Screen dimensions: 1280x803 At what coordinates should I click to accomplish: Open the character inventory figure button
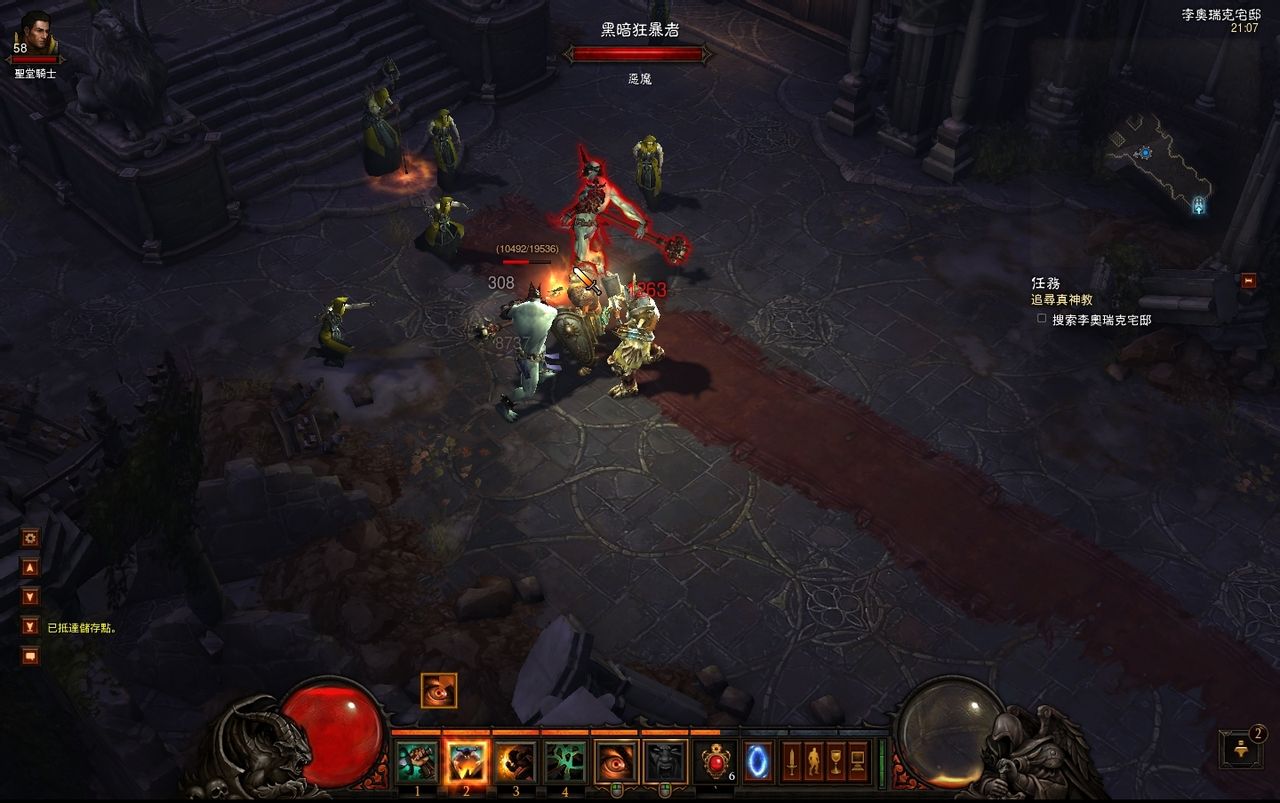pos(813,762)
